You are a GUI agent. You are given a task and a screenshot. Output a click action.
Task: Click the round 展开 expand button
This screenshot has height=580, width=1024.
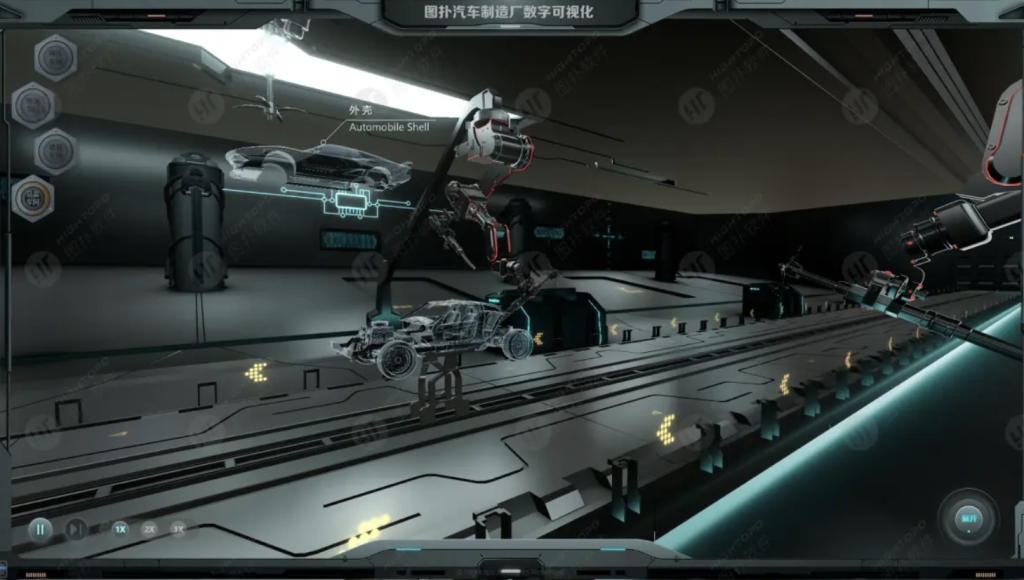coord(968,518)
